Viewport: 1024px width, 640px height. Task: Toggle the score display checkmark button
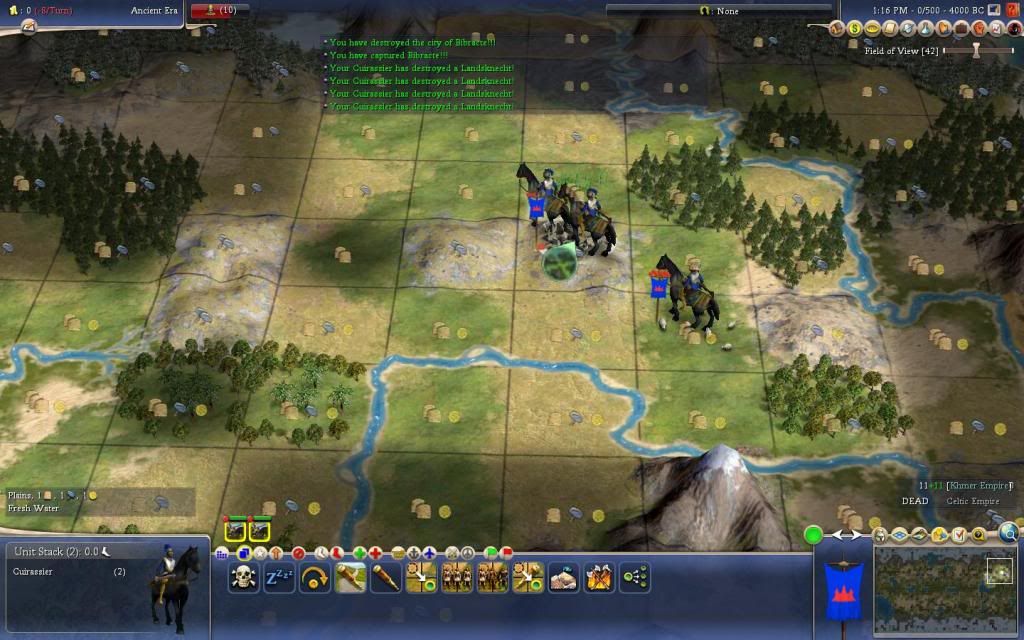point(958,535)
